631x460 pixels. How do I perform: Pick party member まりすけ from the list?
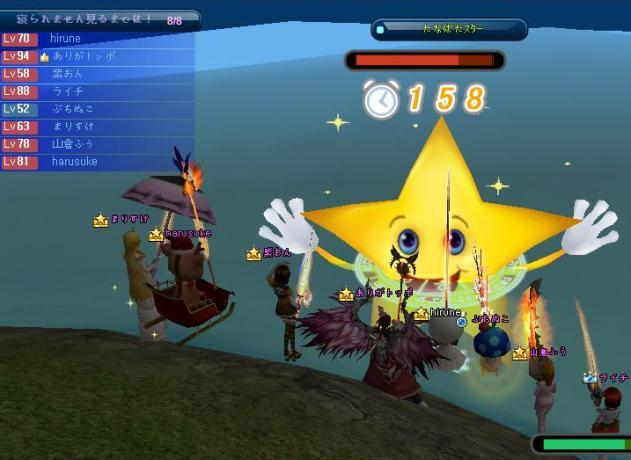(x=100, y=127)
